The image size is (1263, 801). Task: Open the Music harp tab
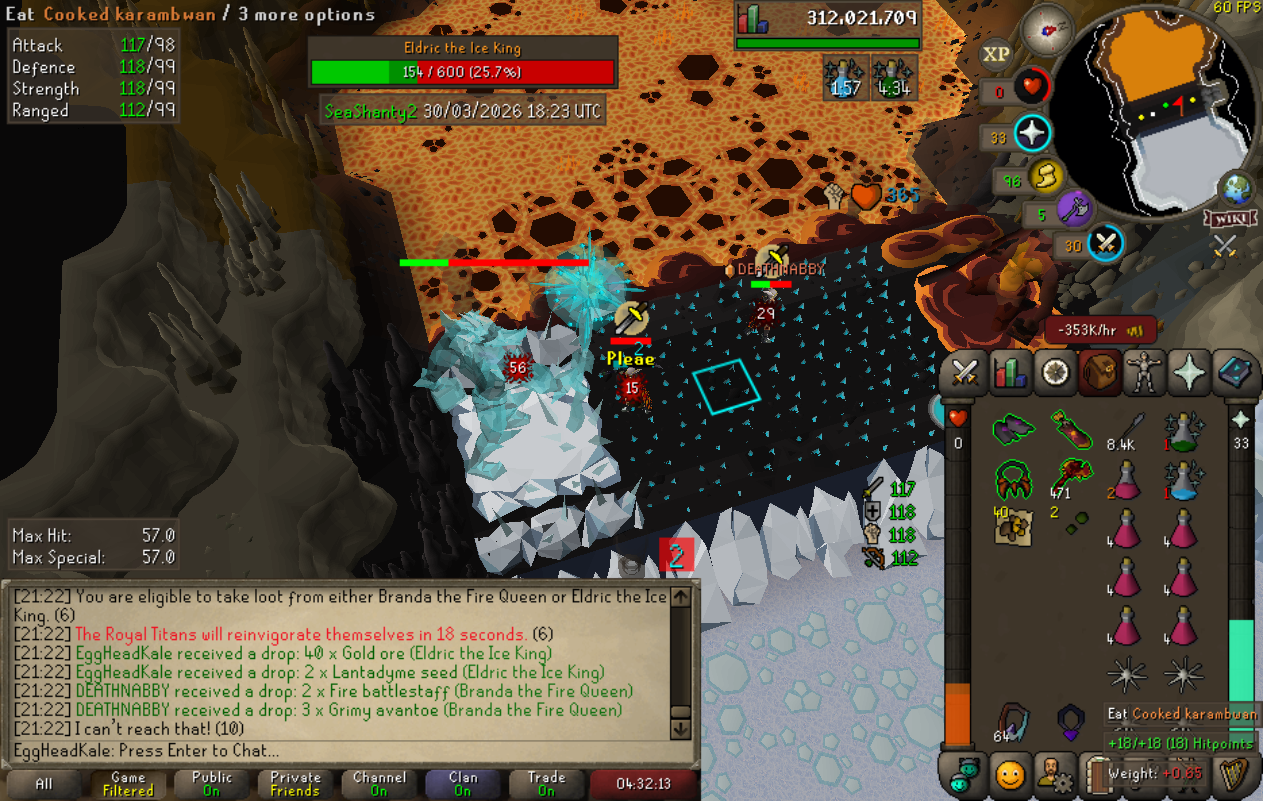pyautogui.click(x=1236, y=774)
